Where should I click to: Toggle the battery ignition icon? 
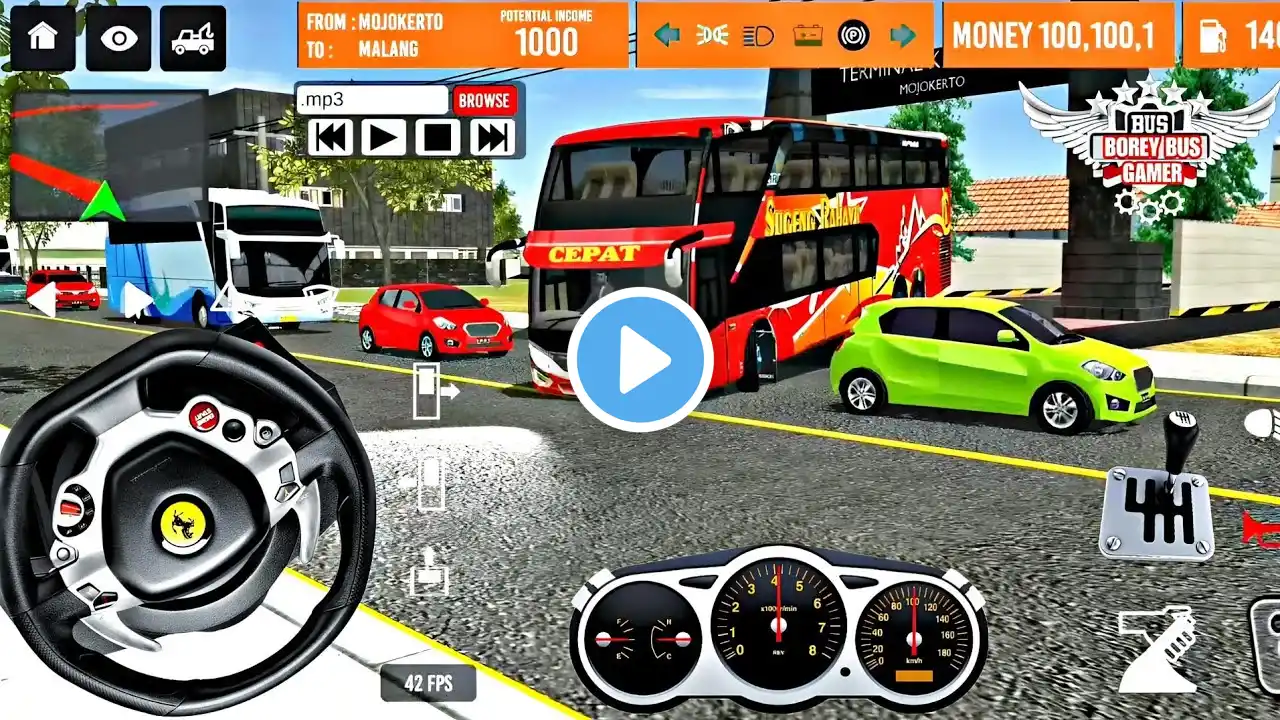pyautogui.click(x=807, y=36)
